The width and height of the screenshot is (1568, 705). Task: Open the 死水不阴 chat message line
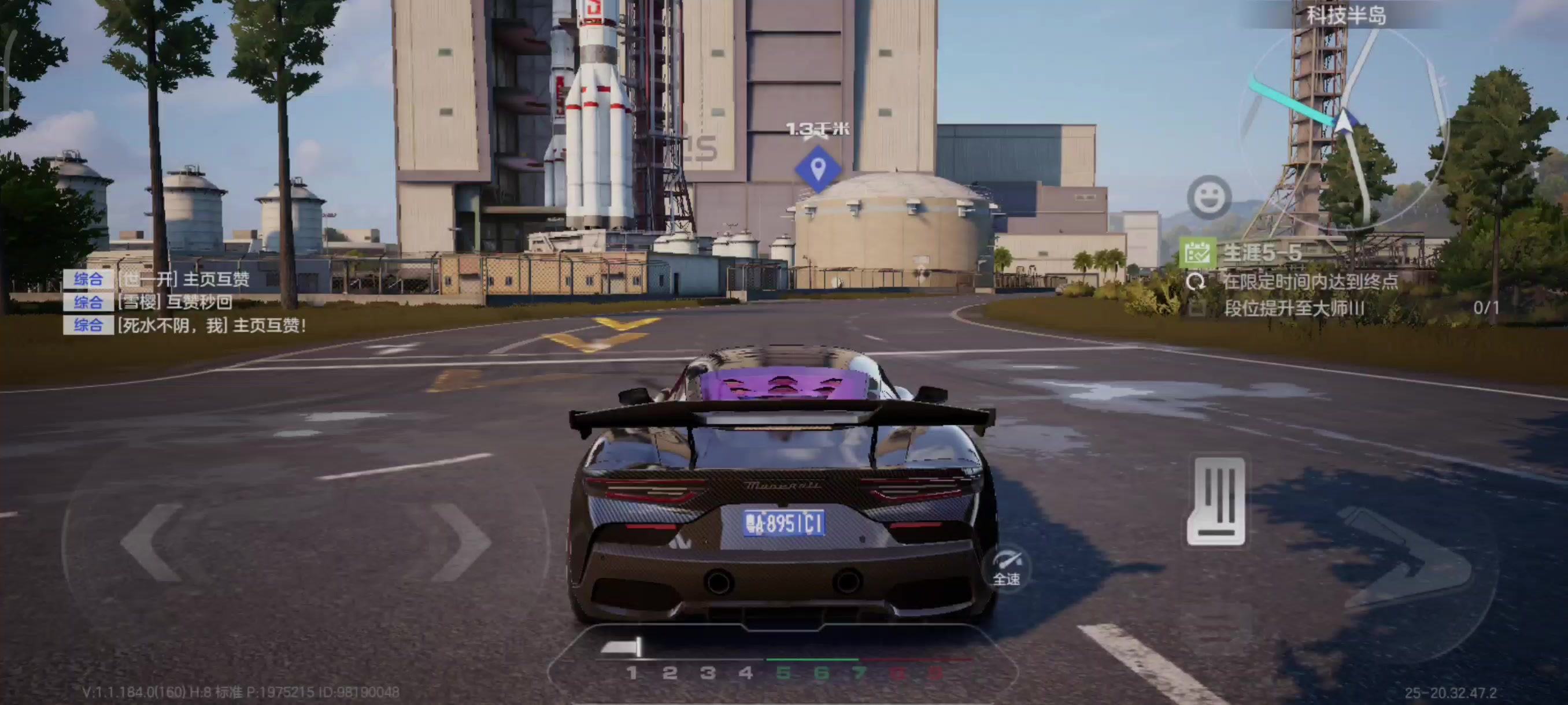210,325
